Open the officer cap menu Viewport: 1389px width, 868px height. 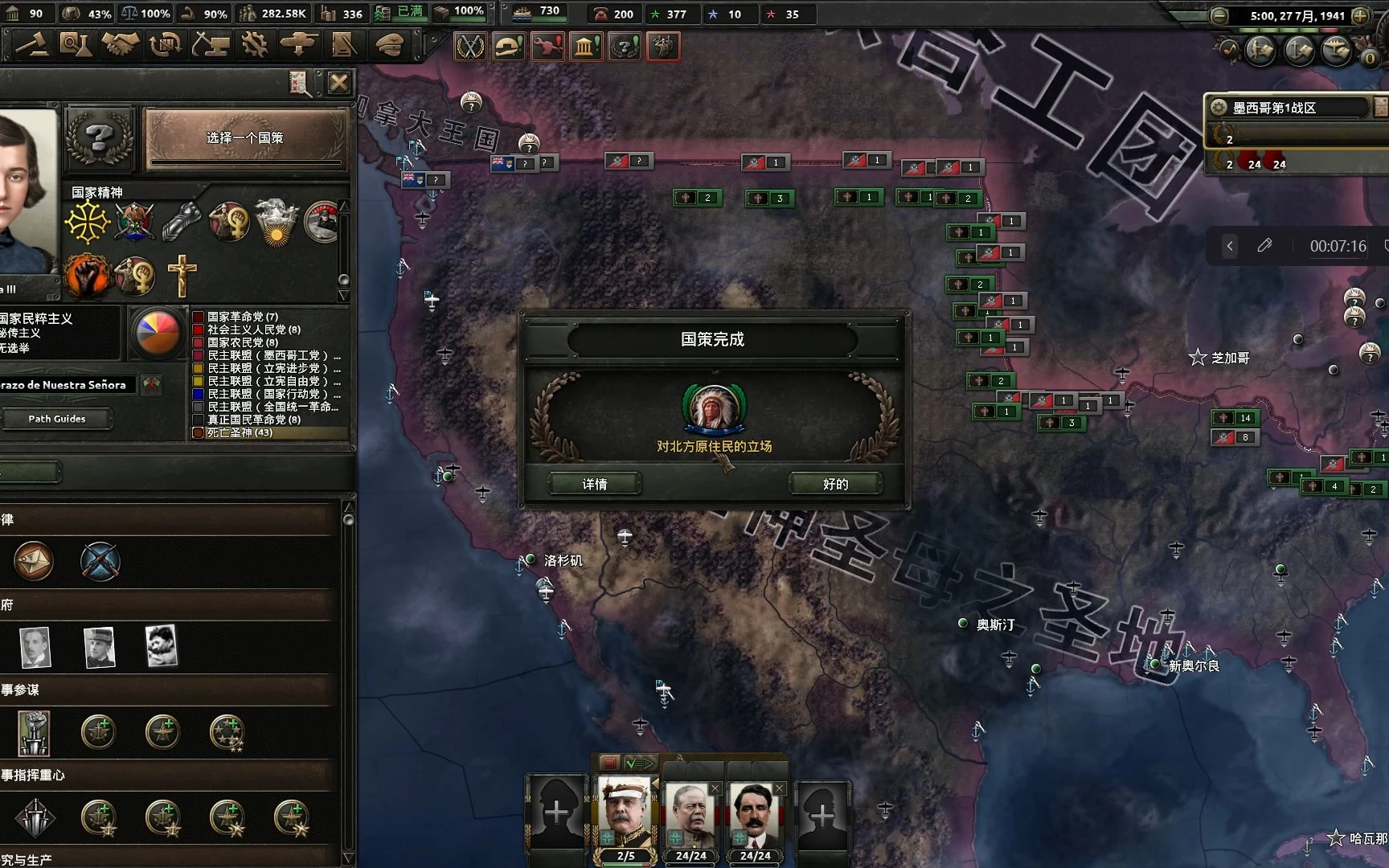[x=389, y=45]
